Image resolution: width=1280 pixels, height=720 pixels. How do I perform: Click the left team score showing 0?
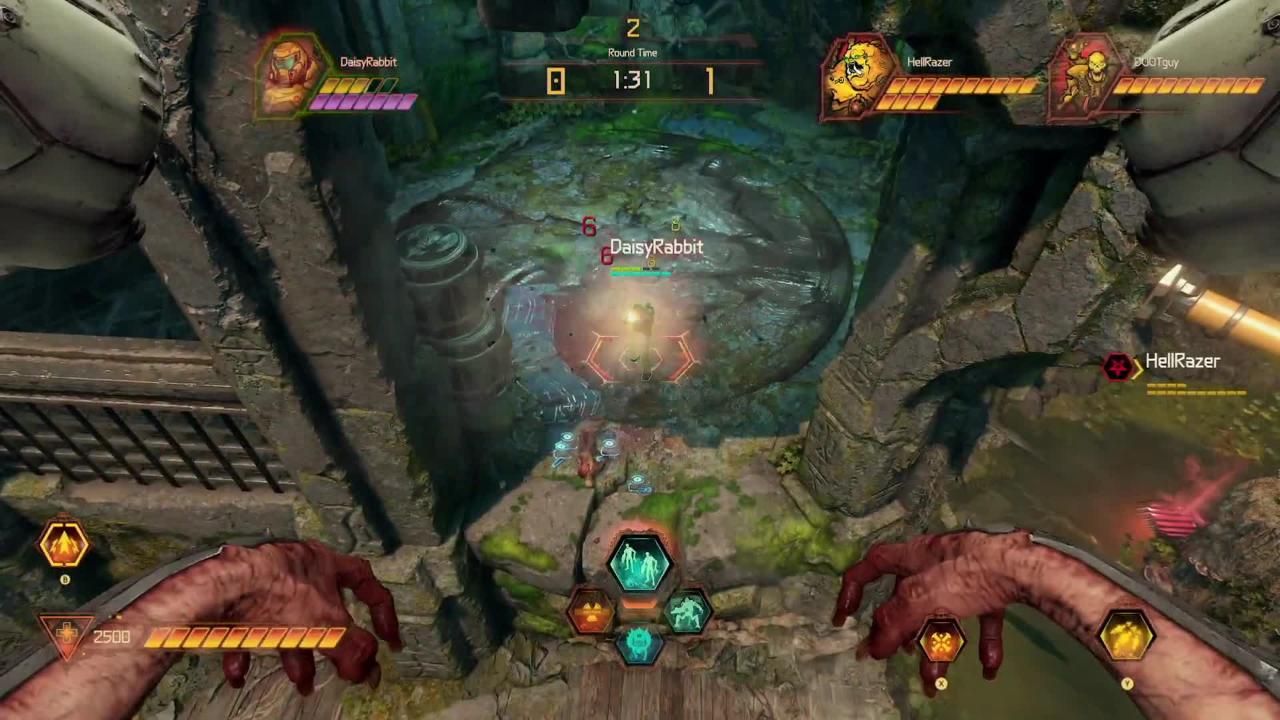(x=556, y=82)
